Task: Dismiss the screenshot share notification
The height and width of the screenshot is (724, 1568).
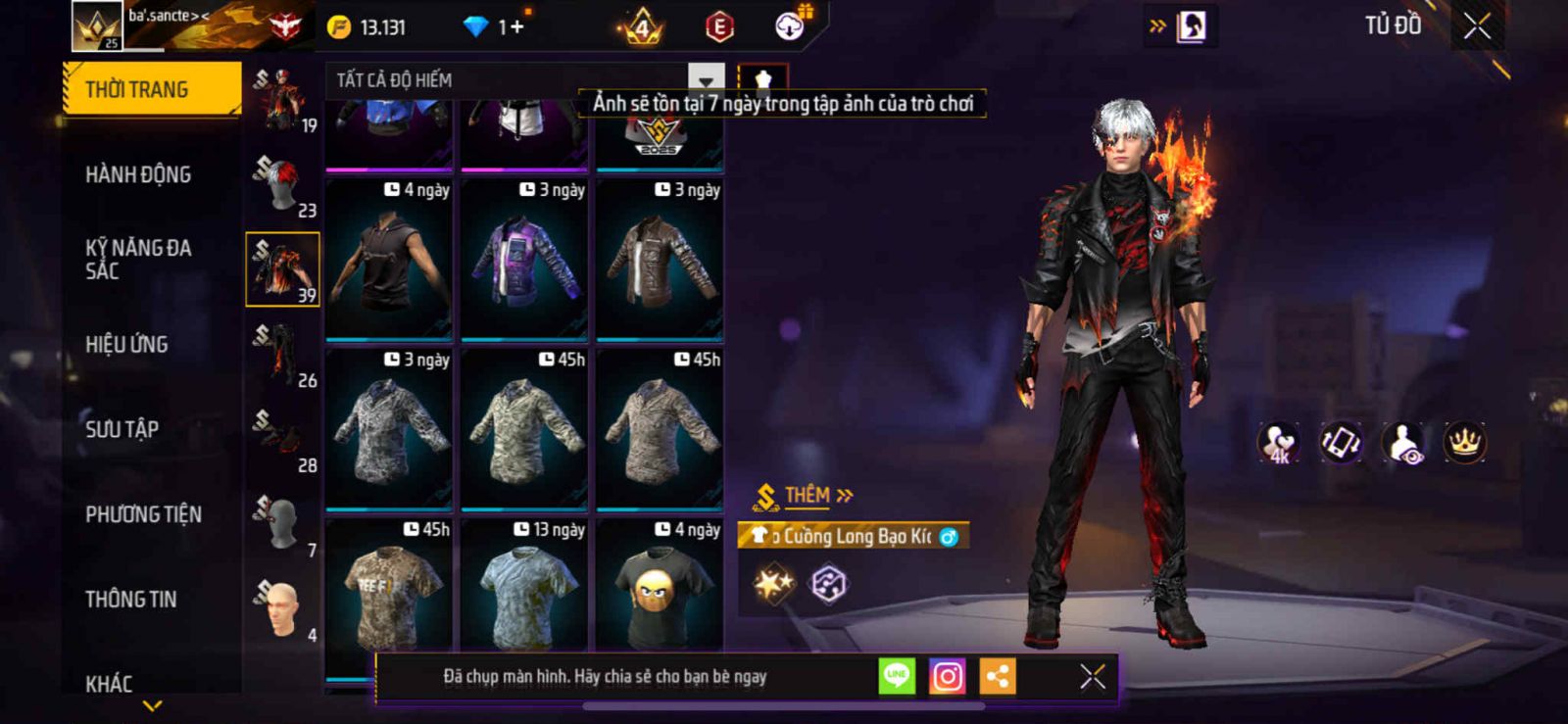Action: (1092, 676)
